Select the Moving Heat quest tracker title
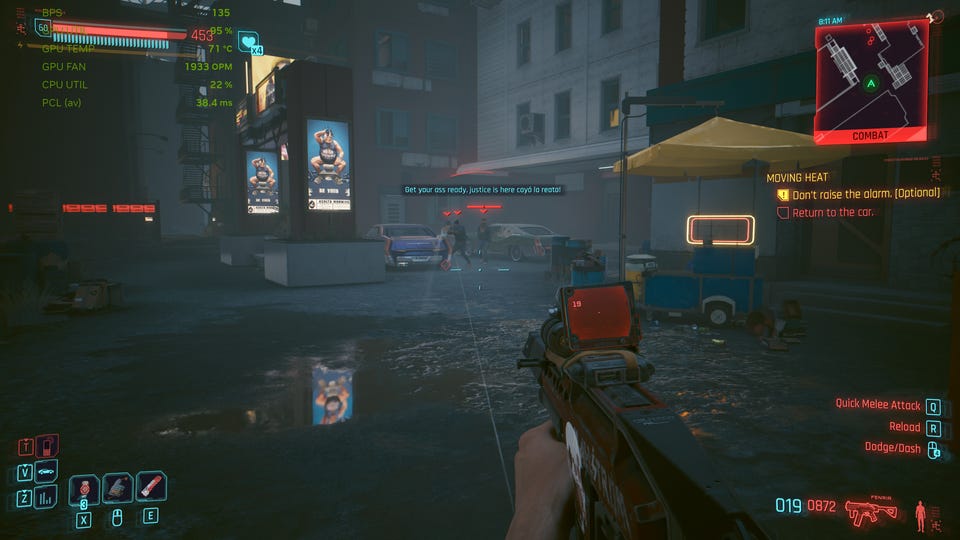960x540 pixels. pos(797,177)
